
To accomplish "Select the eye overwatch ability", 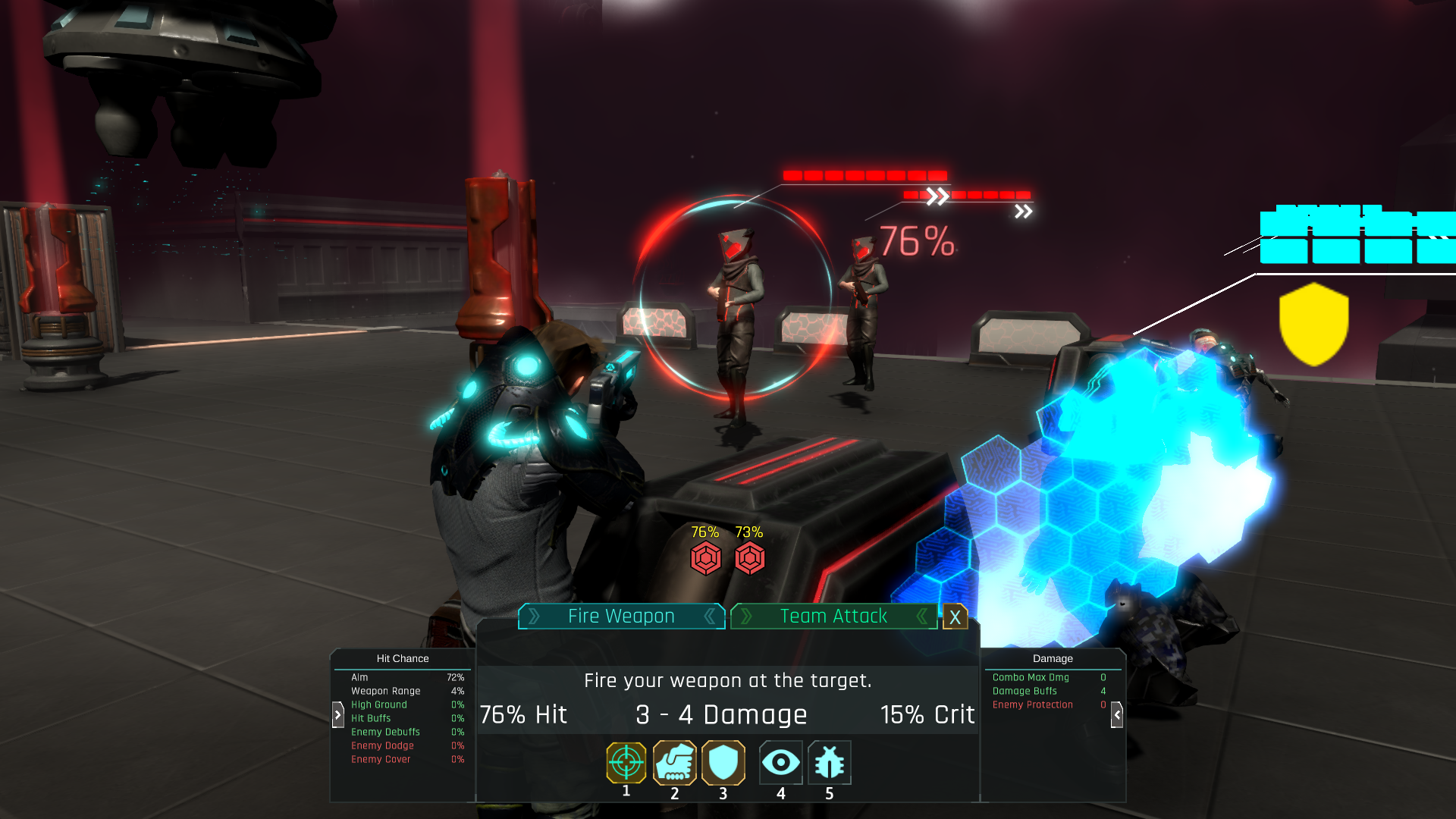I will (x=780, y=763).
